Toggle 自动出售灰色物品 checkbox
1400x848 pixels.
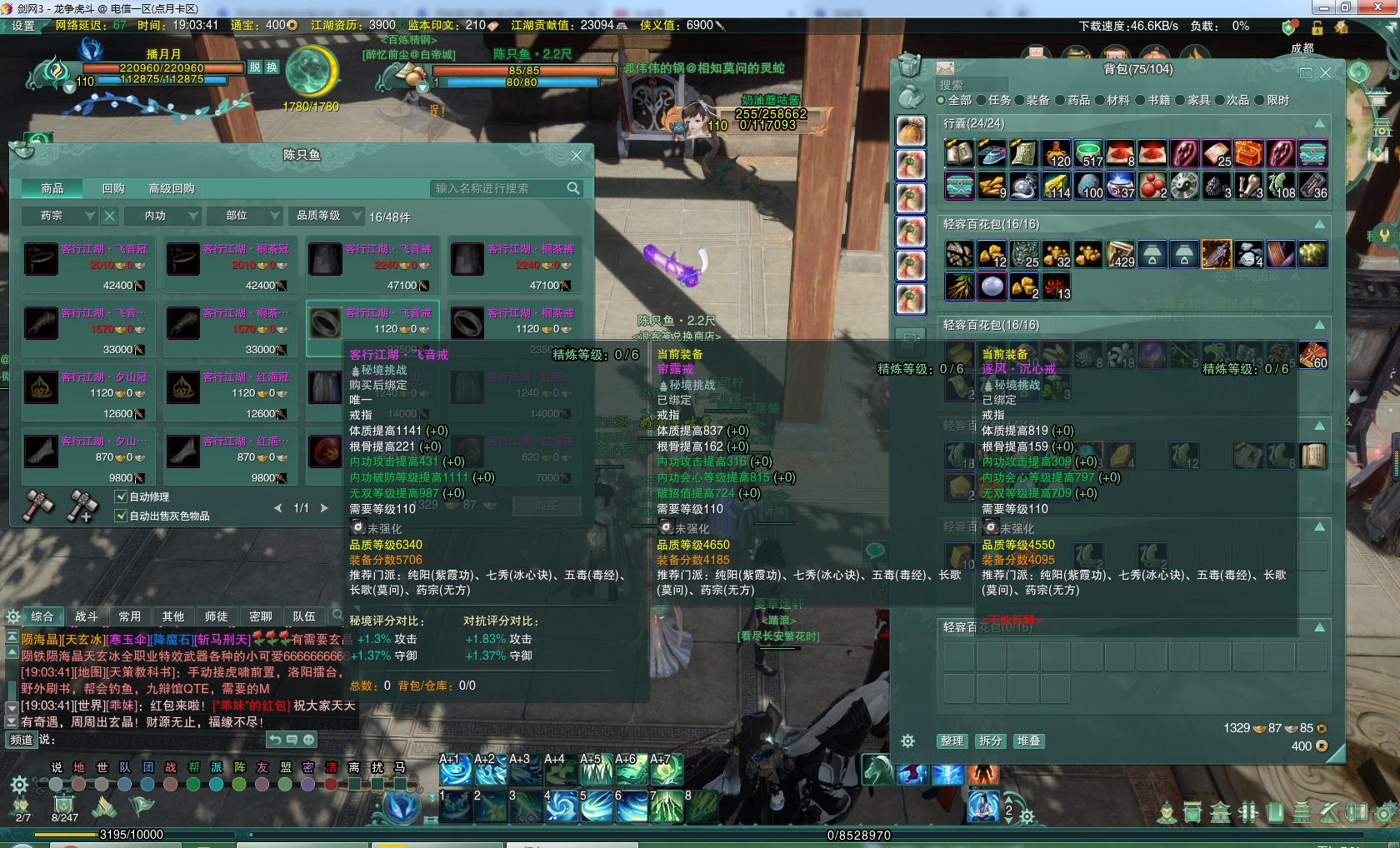121,516
